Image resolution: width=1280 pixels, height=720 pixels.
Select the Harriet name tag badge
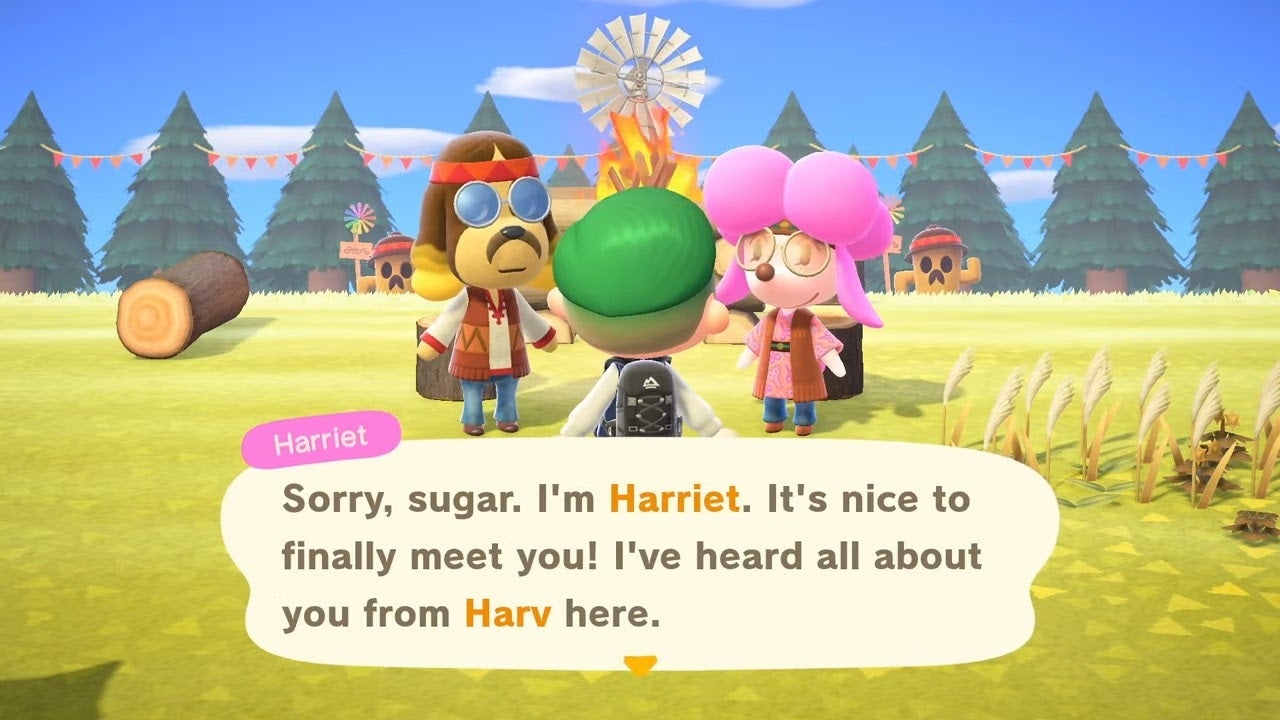[x=320, y=434]
